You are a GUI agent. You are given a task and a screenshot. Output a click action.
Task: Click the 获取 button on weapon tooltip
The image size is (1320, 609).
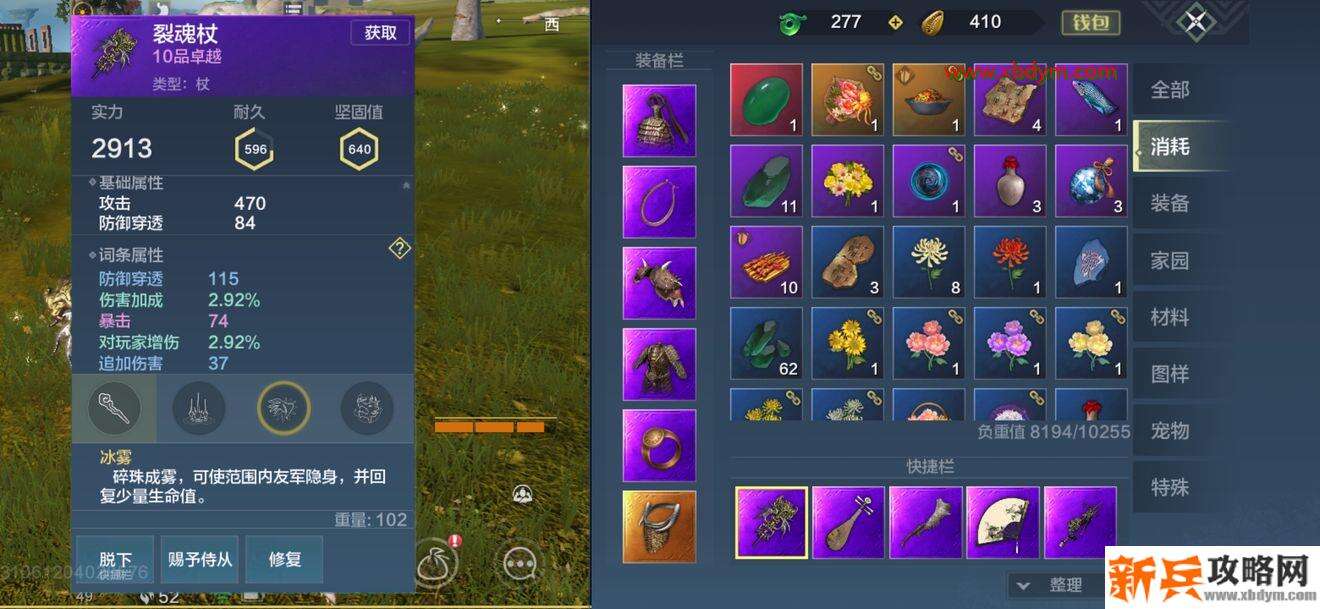click(x=380, y=33)
